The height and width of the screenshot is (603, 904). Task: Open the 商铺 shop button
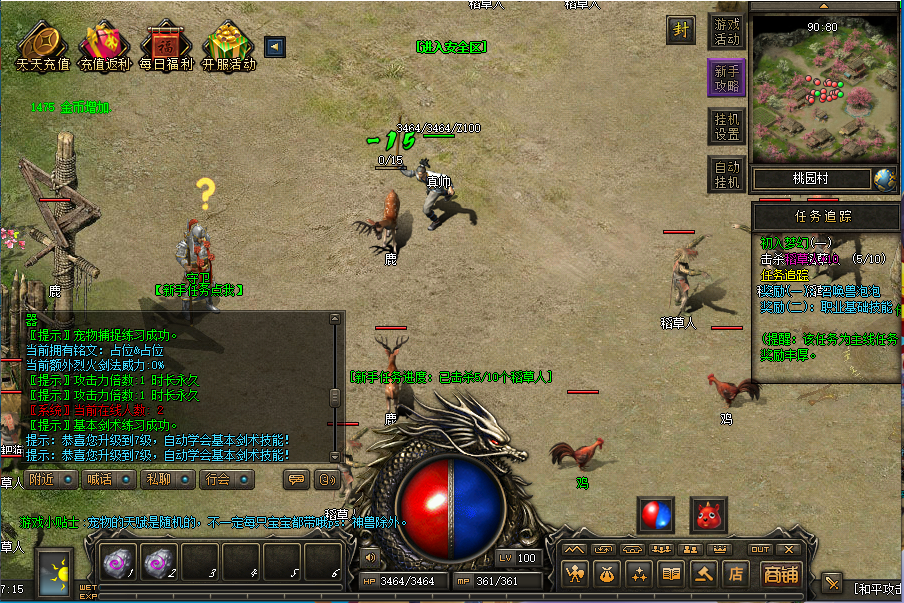click(x=780, y=574)
